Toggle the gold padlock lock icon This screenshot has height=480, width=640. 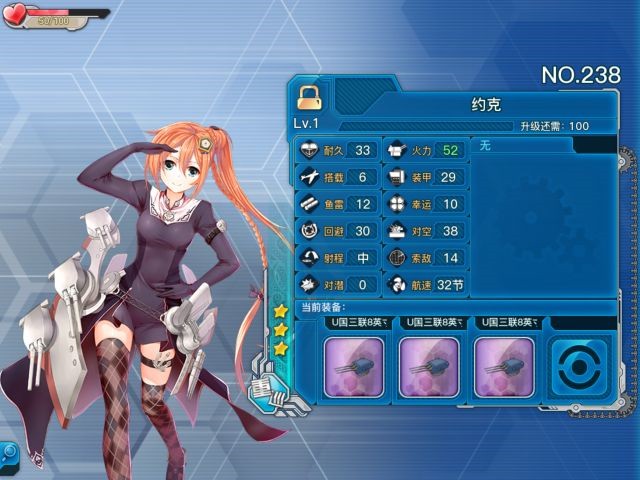(308, 97)
